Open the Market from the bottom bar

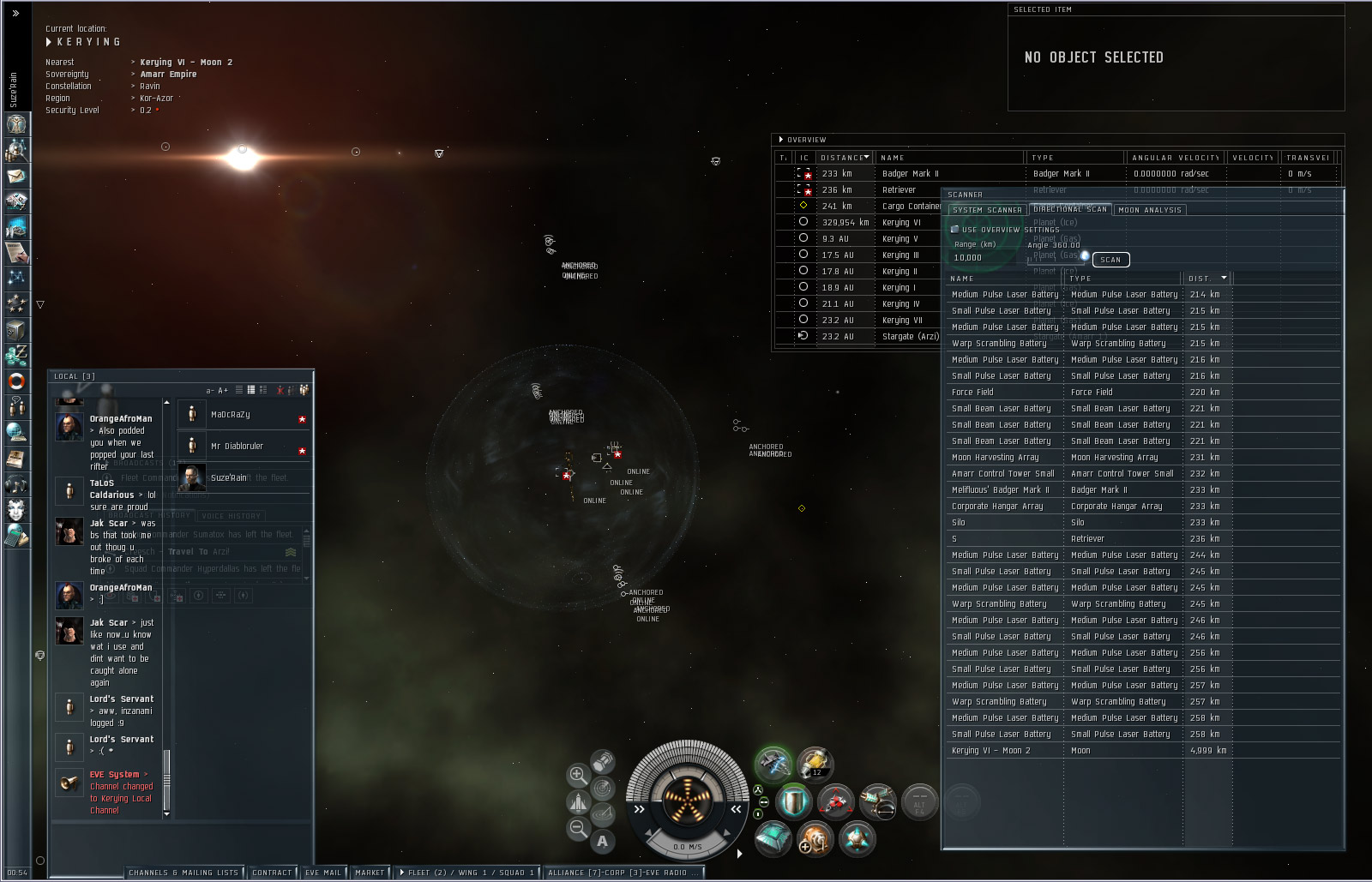[370, 873]
